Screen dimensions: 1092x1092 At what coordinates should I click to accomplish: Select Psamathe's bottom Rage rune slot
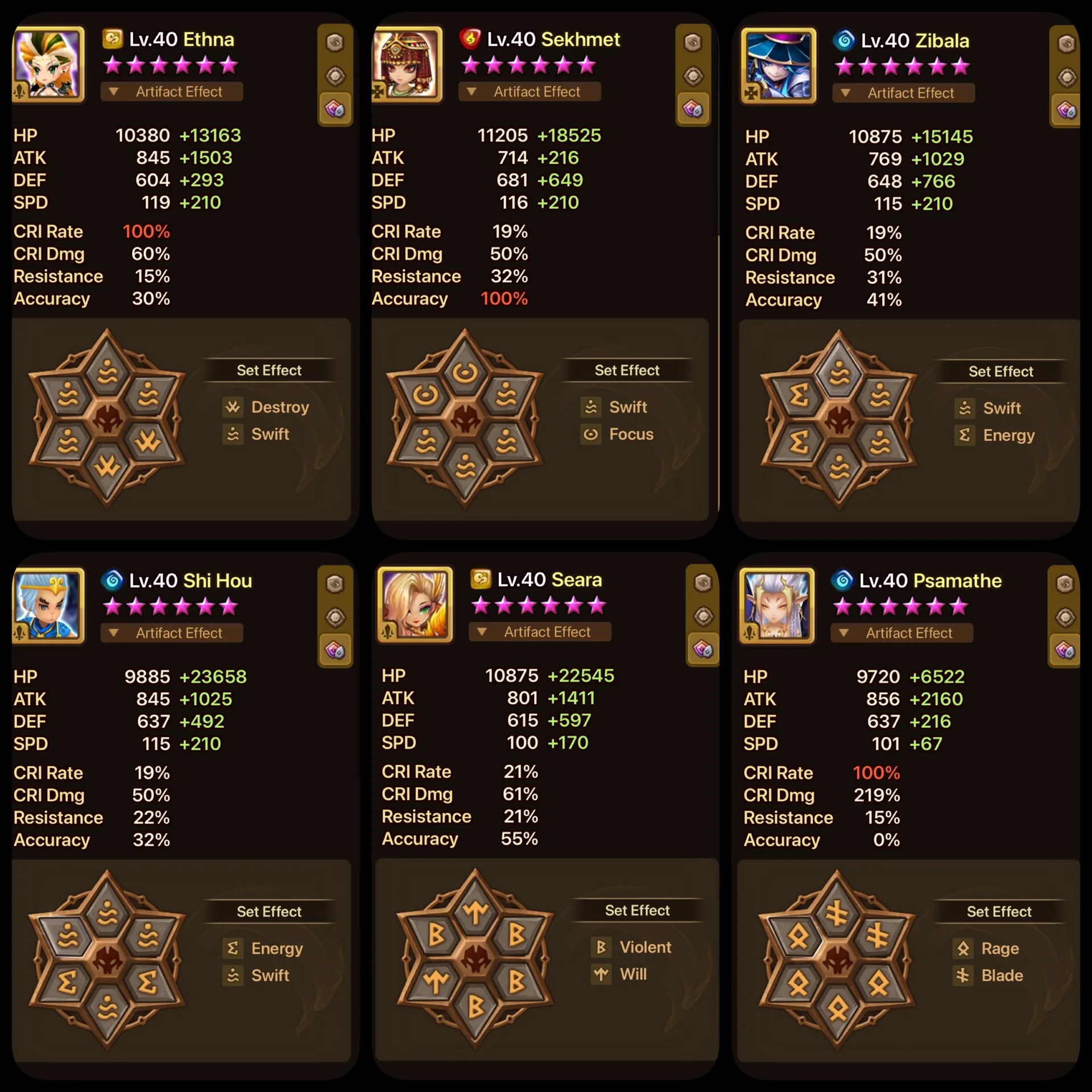[x=837, y=1010]
